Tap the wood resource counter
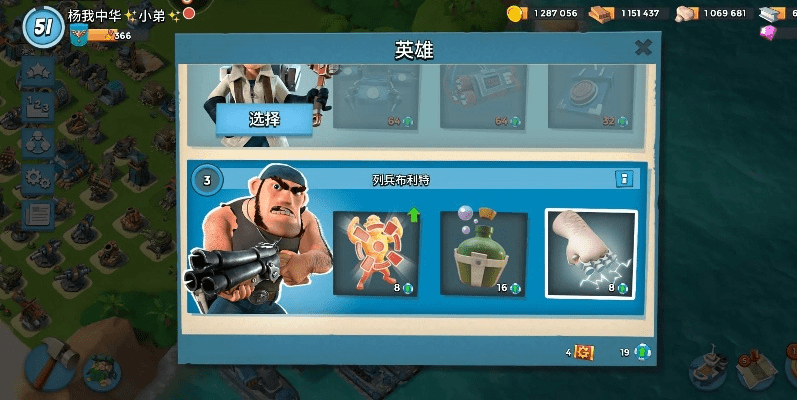Viewport: 797px width, 400px height. [x=627, y=13]
